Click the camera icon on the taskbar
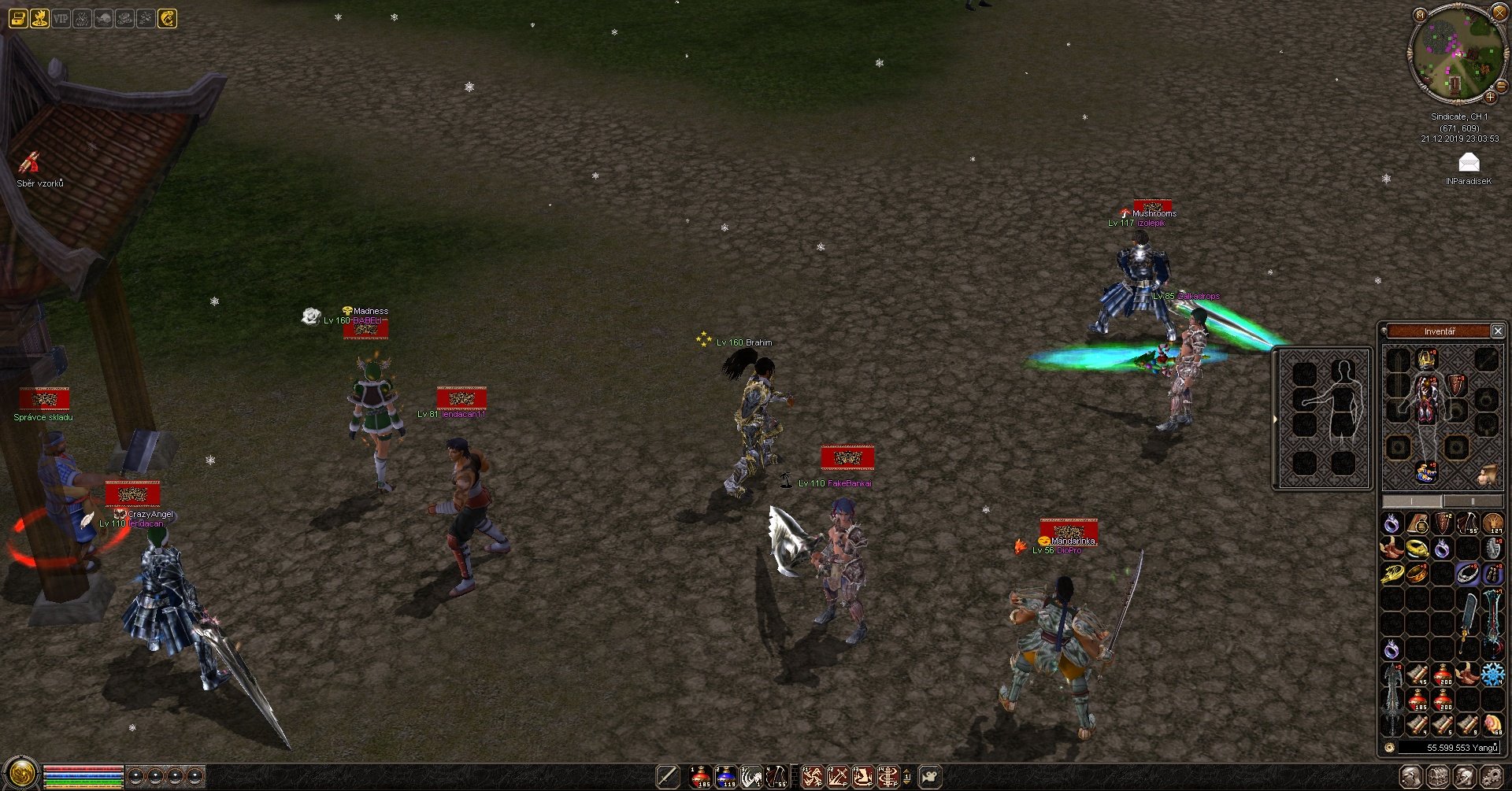The height and width of the screenshot is (791, 1512). coord(930,777)
